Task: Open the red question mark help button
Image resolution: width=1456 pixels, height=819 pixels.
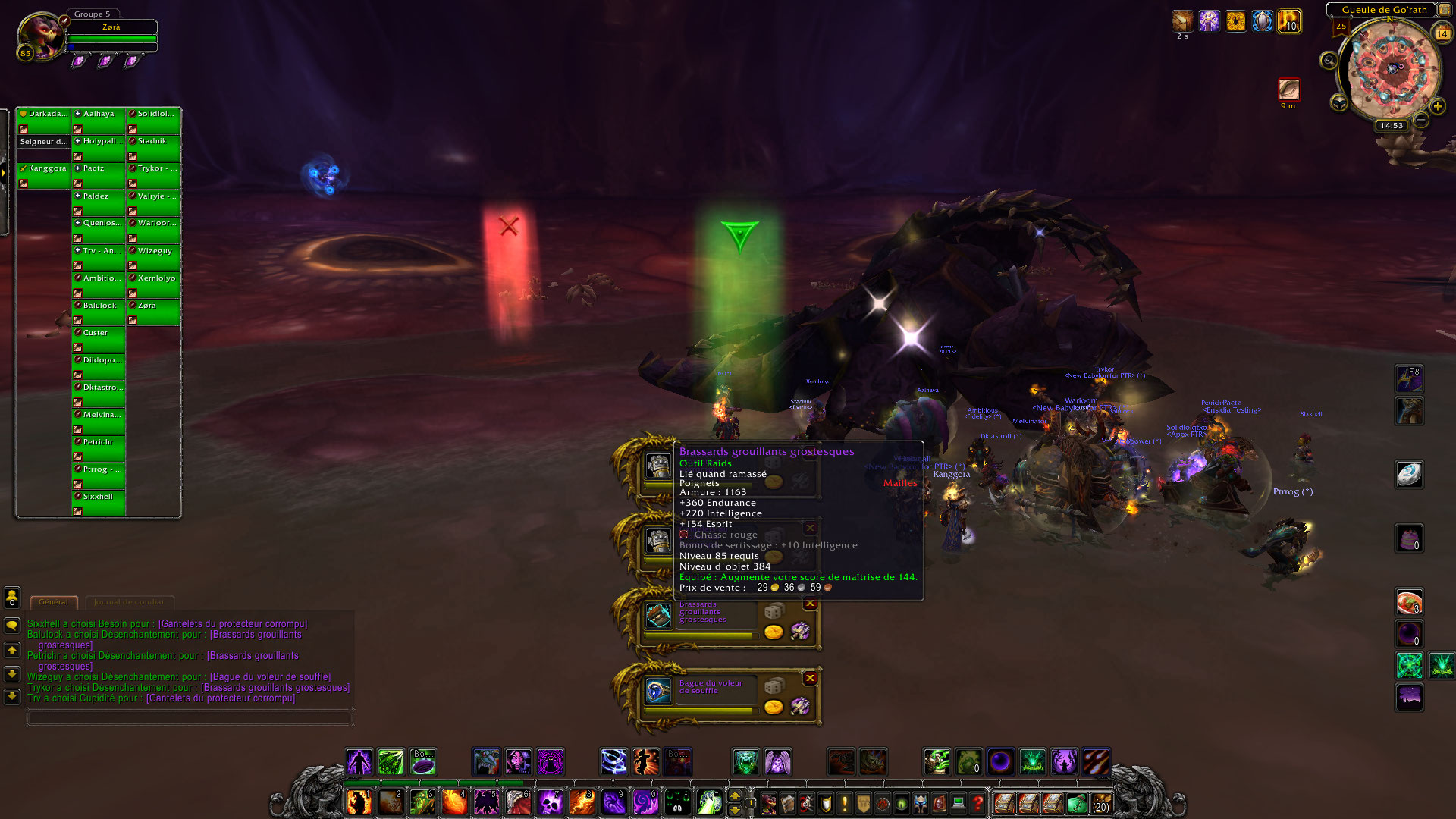Action: coord(977,802)
